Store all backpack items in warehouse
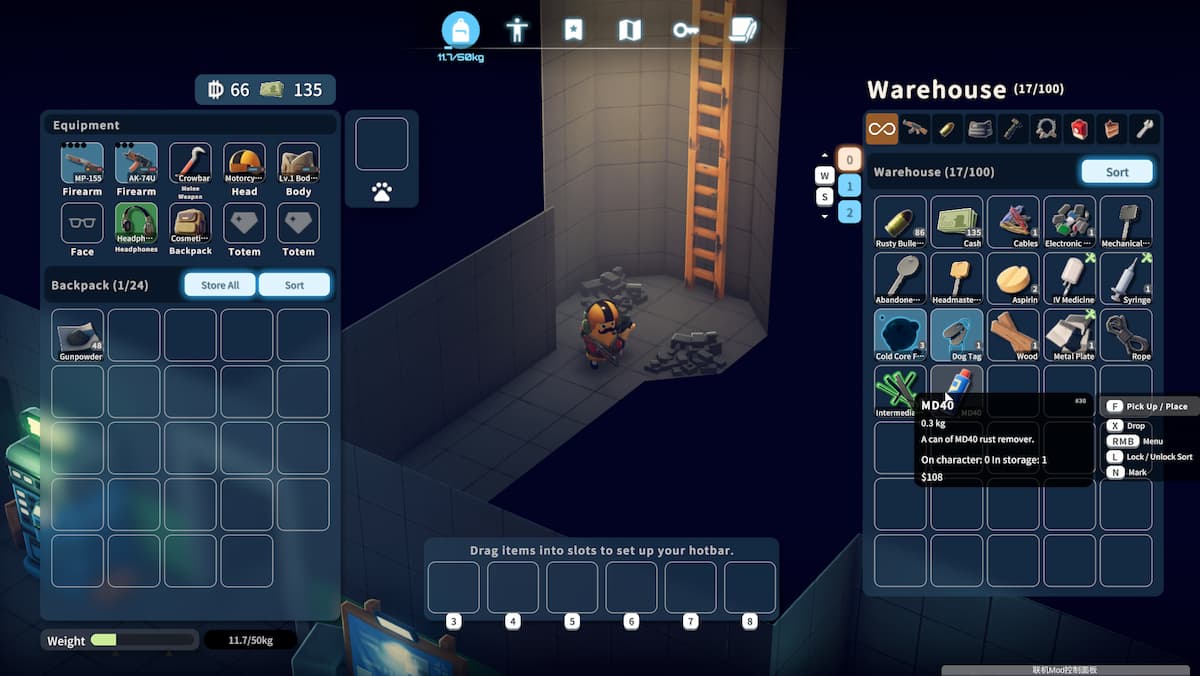Screen dimensions: 1200x676 220,285
